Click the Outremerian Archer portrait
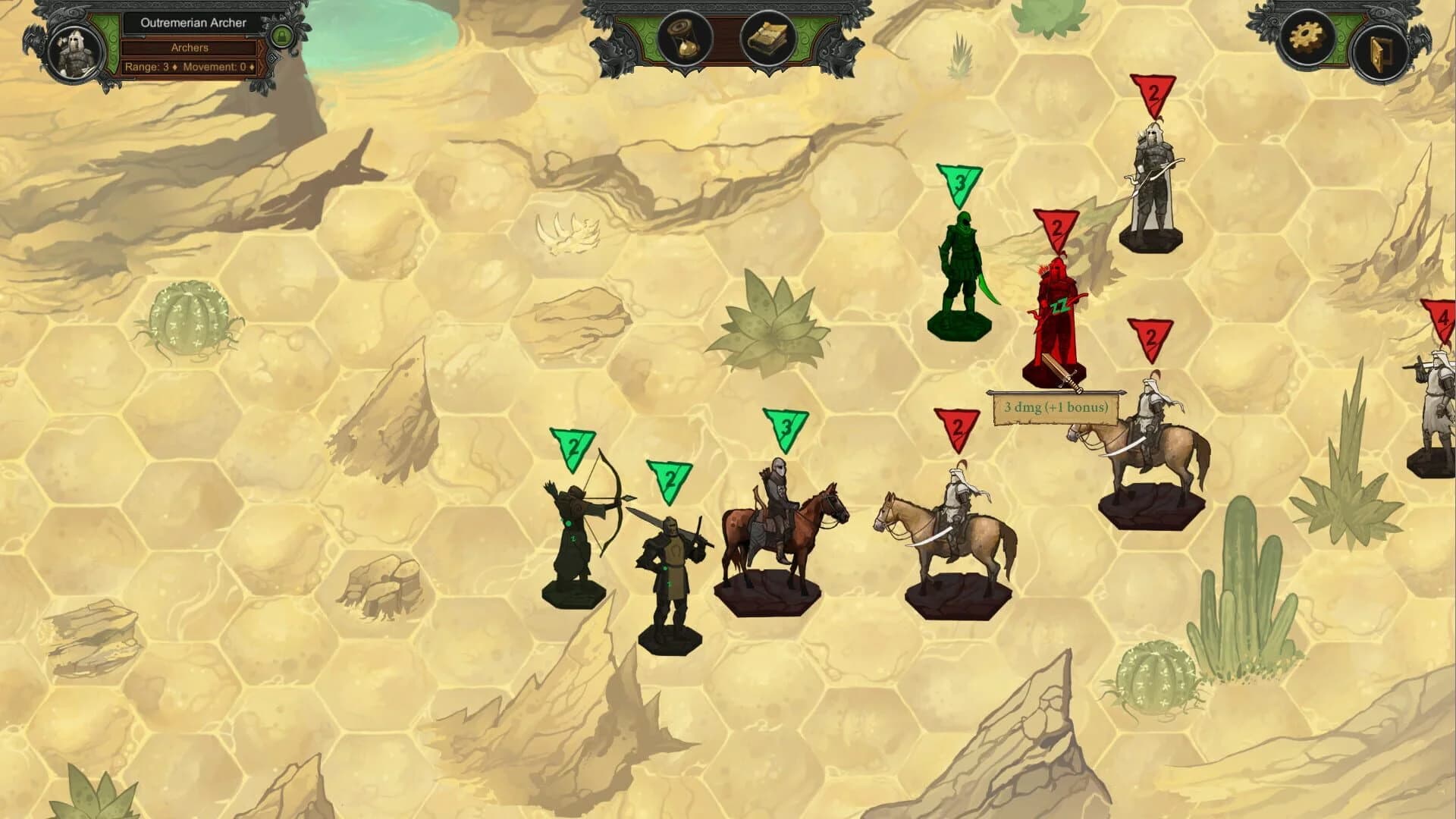The image size is (1456, 819). [x=72, y=48]
